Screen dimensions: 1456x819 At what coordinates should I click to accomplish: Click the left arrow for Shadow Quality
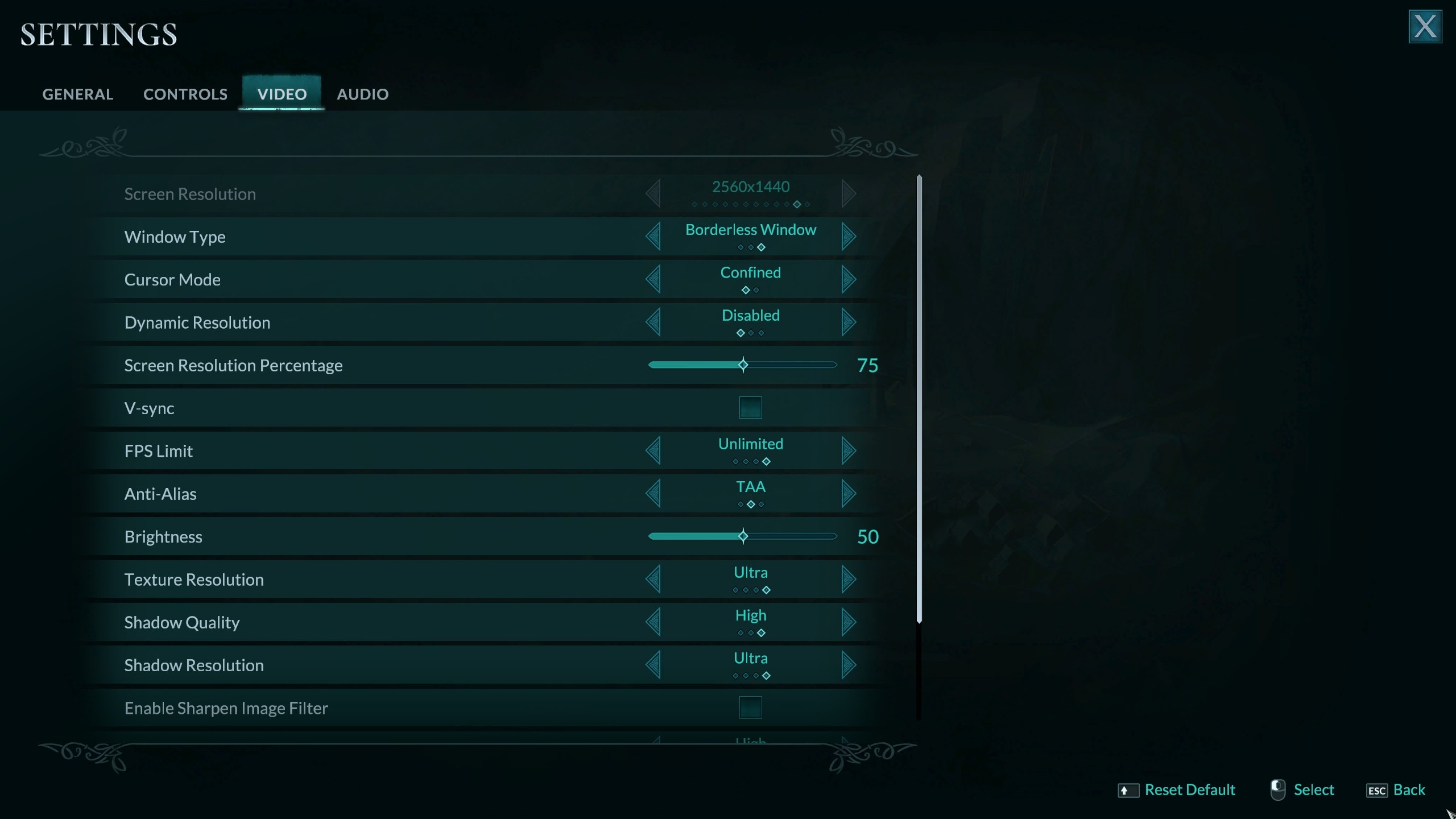[x=653, y=622]
